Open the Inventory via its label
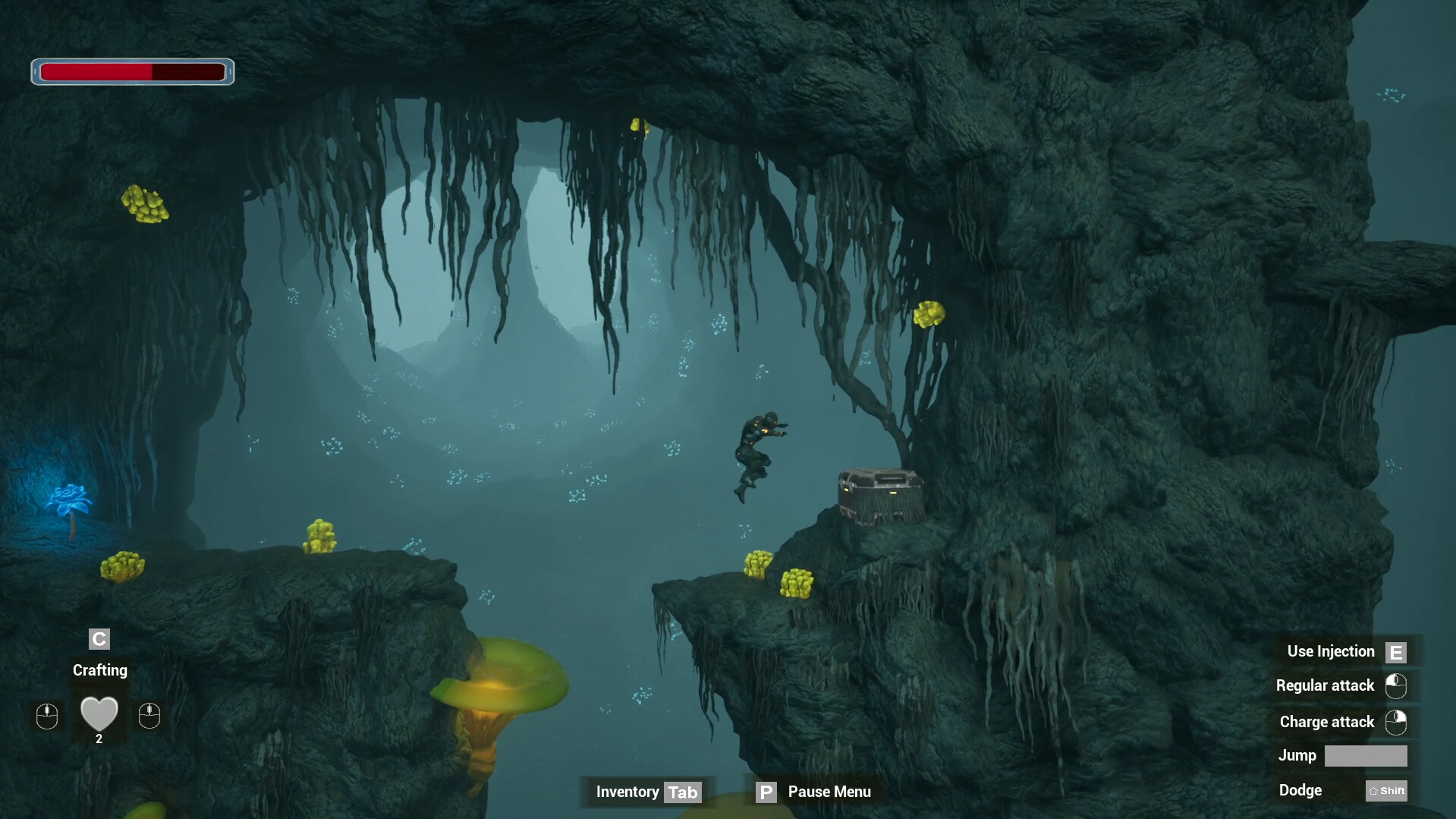 tap(627, 792)
